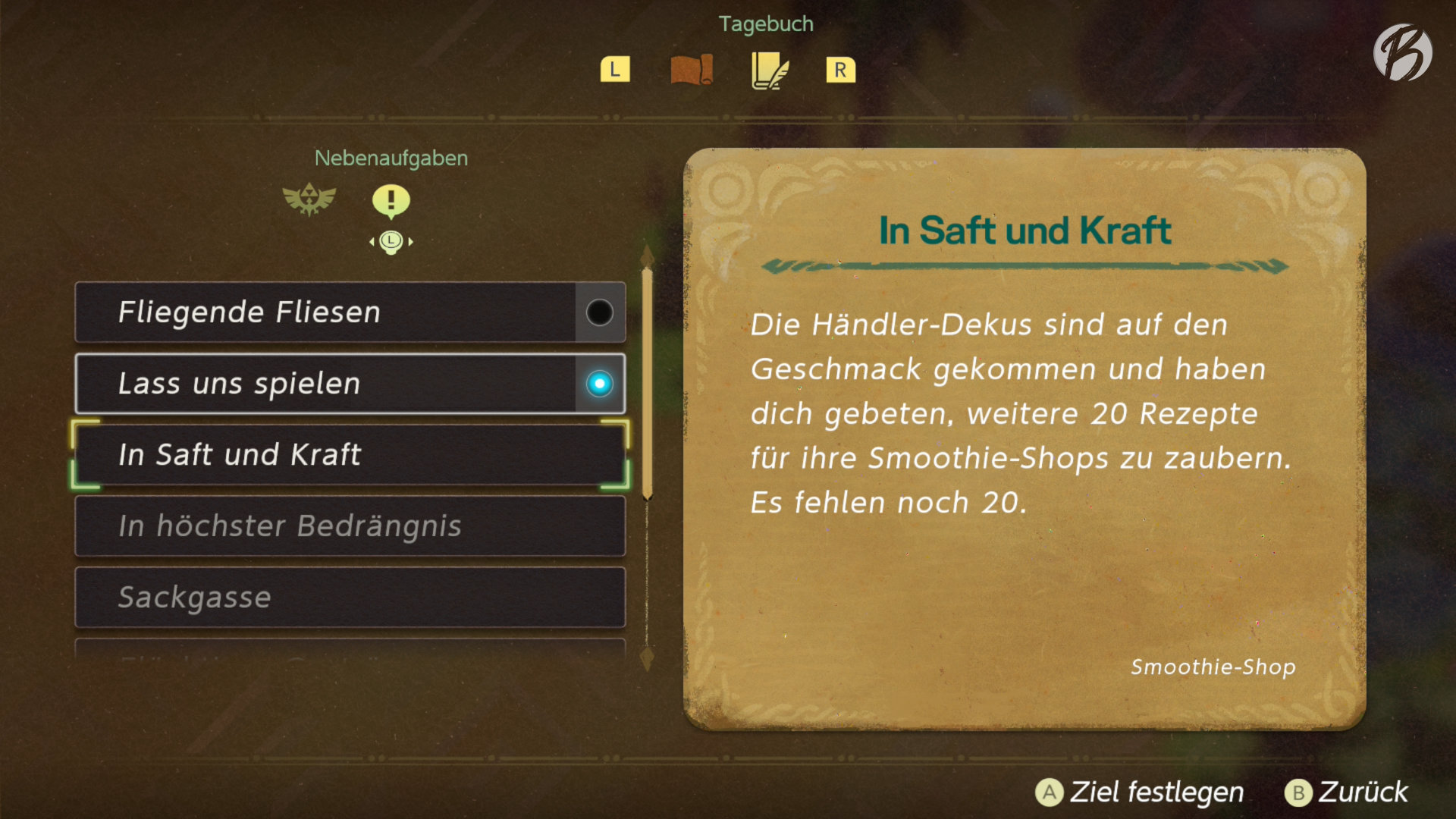Viewport: 1456px width, 819px height.
Task: Switch to the main quests Triforce tab
Action: tap(309, 199)
